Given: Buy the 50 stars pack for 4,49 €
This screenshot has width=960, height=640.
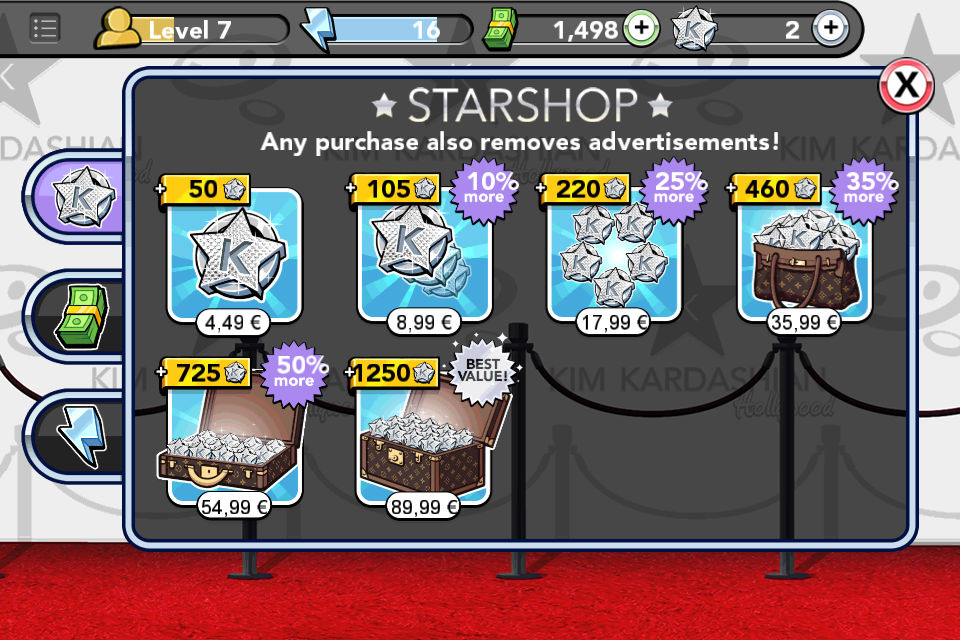Looking at the screenshot, I should click(x=234, y=255).
